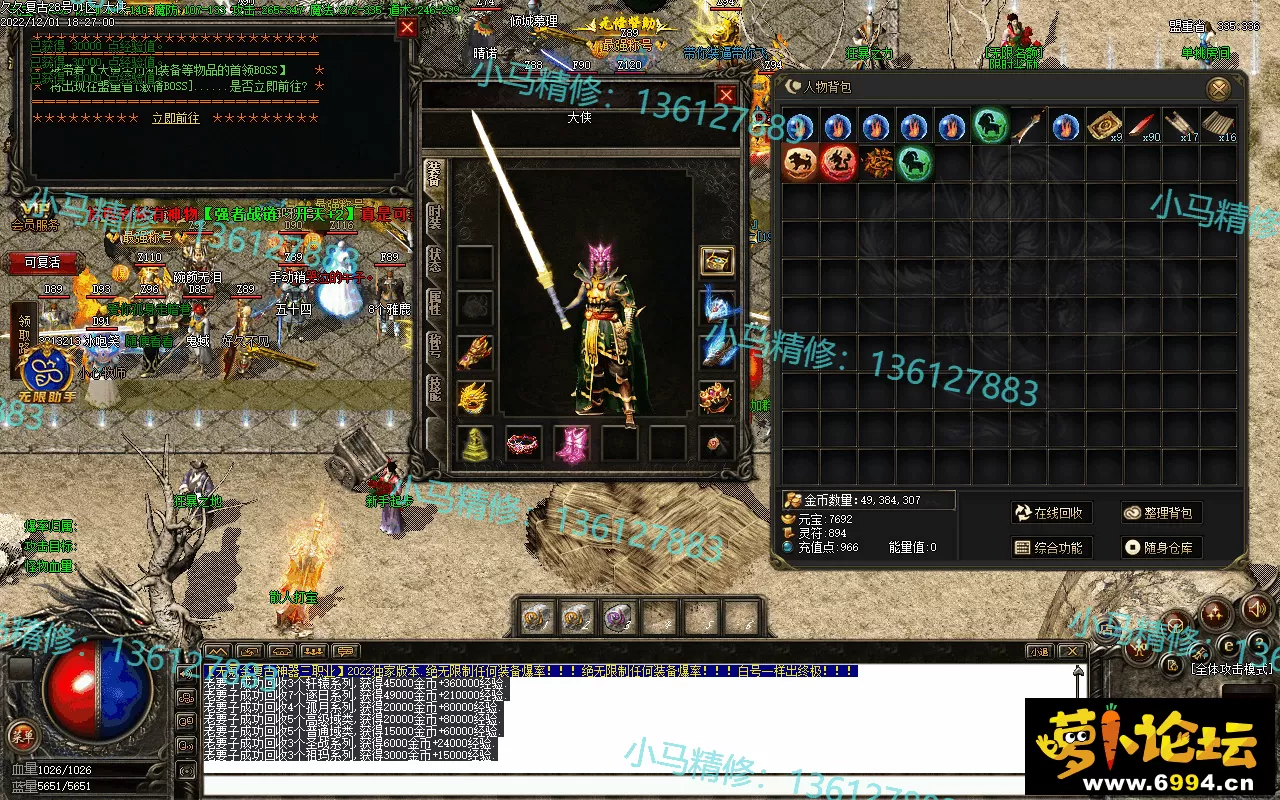Sort the bag with 整理背包
The image size is (1280, 800).
pos(1160,513)
